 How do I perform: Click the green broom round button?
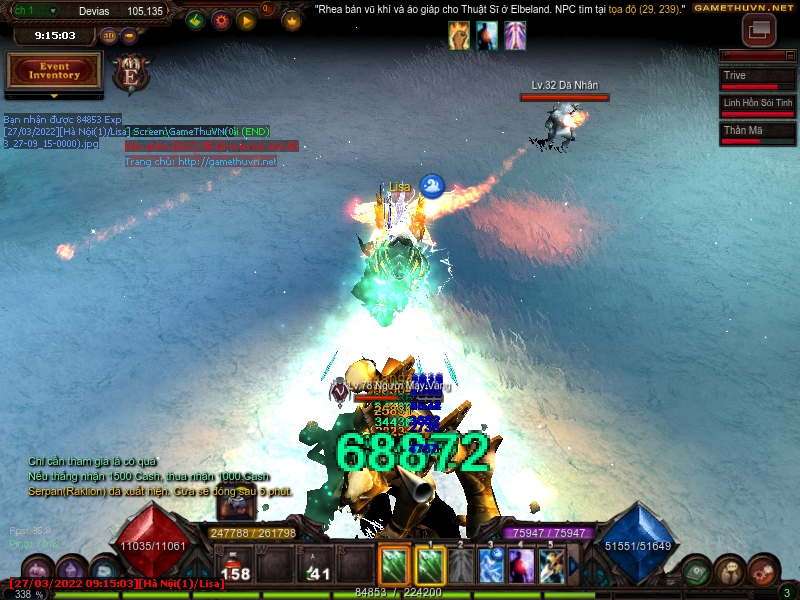(196, 20)
